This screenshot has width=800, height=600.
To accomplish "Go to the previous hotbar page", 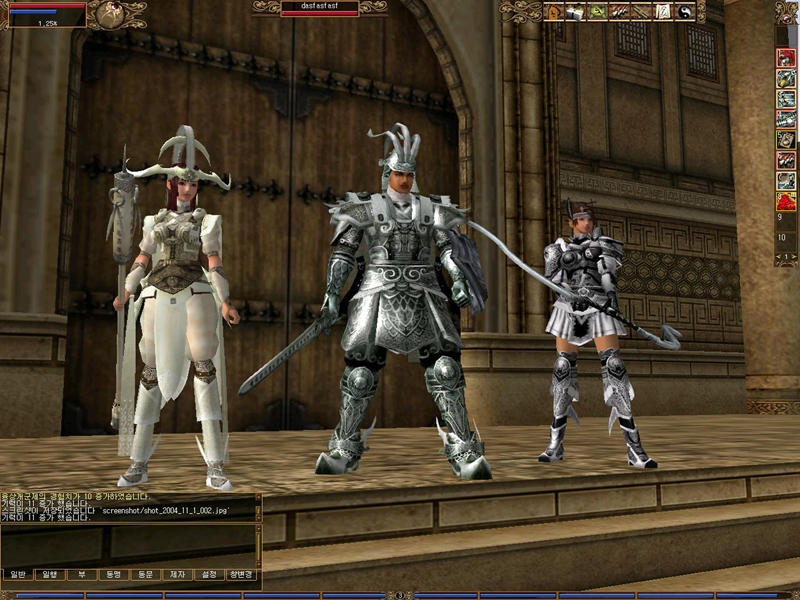I will 778,258.
